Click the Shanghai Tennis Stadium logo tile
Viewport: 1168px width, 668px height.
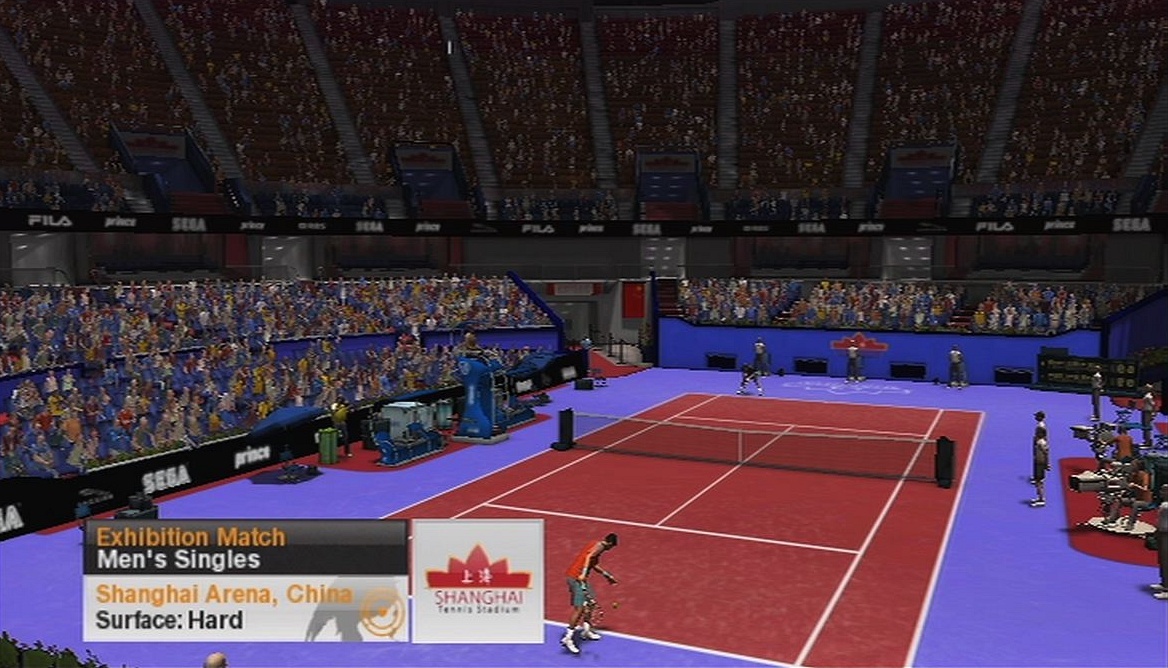pyautogui.click(x=478, y=581)
